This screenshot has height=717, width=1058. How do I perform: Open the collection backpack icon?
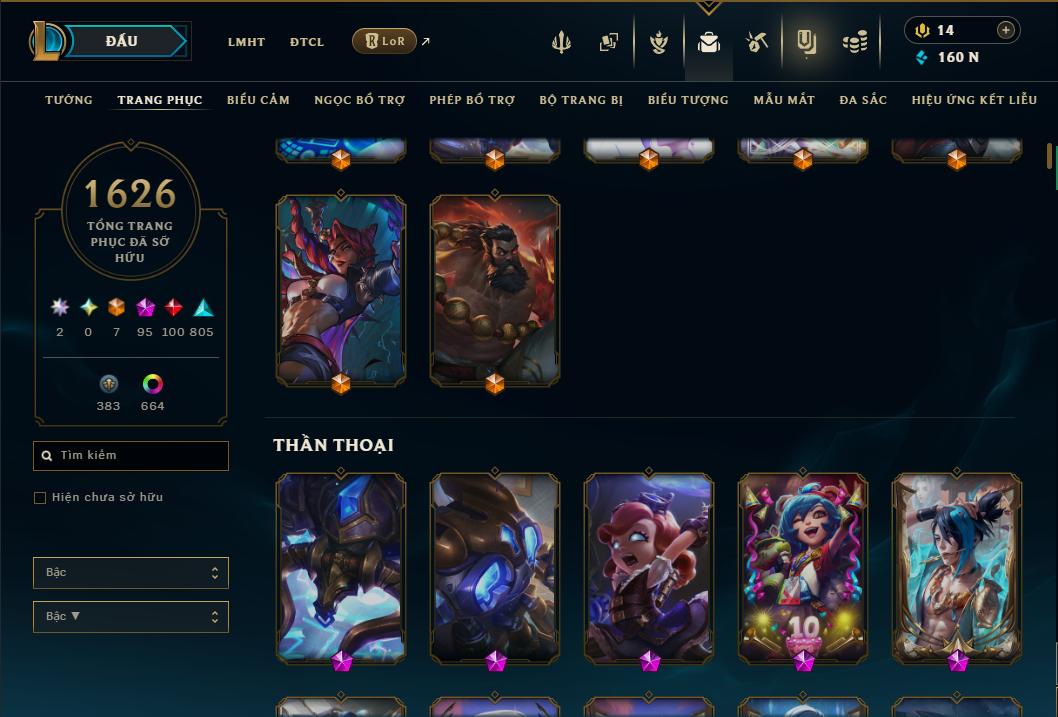pyautogui.click(x=709, y=42)
